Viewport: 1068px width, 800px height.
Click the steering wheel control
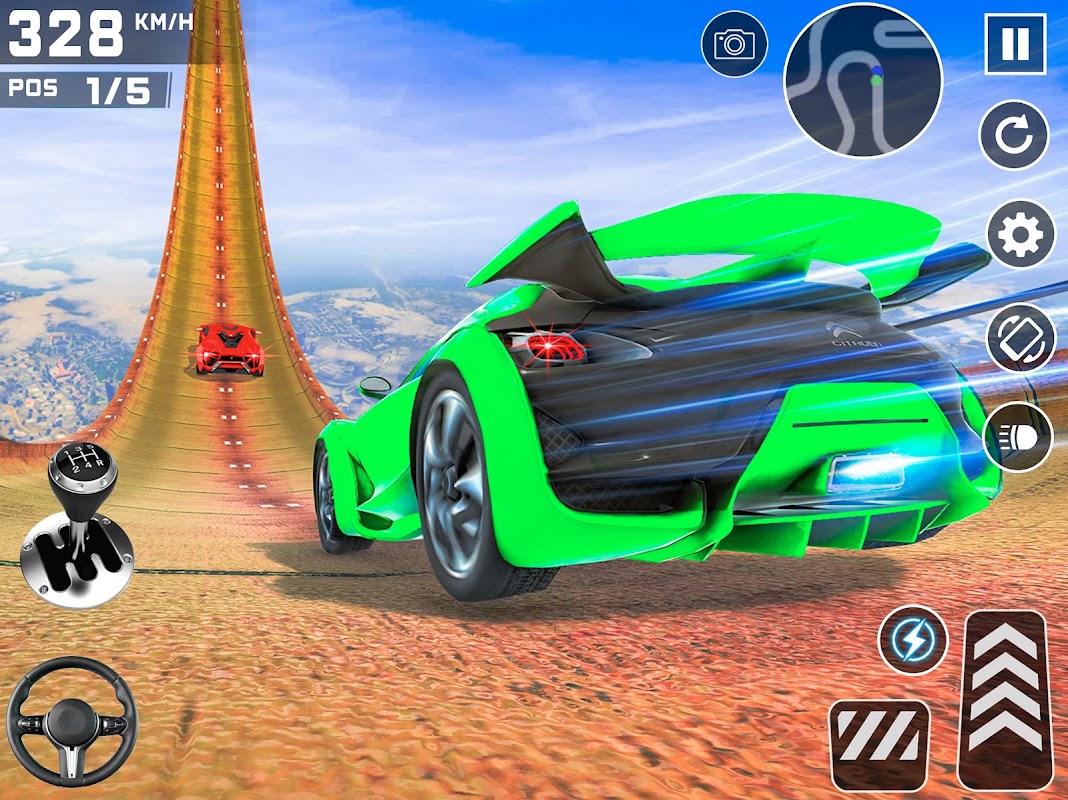click(x=70, y=720)
